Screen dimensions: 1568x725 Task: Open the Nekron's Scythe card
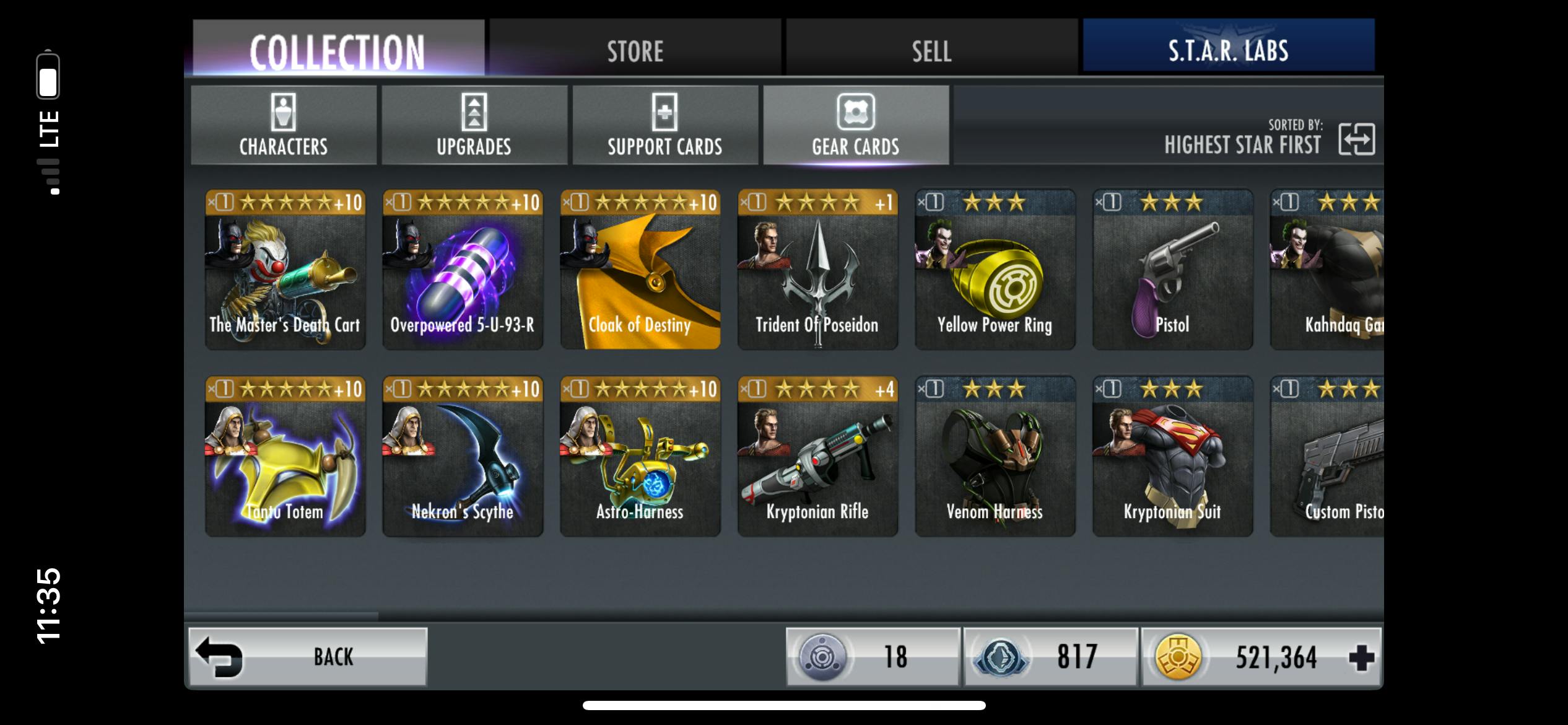click(463, 456)
